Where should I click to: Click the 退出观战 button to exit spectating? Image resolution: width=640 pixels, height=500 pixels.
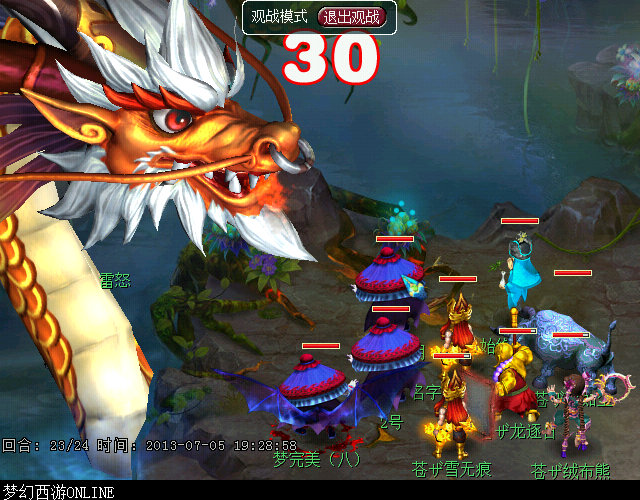click(x=351, y=17)
